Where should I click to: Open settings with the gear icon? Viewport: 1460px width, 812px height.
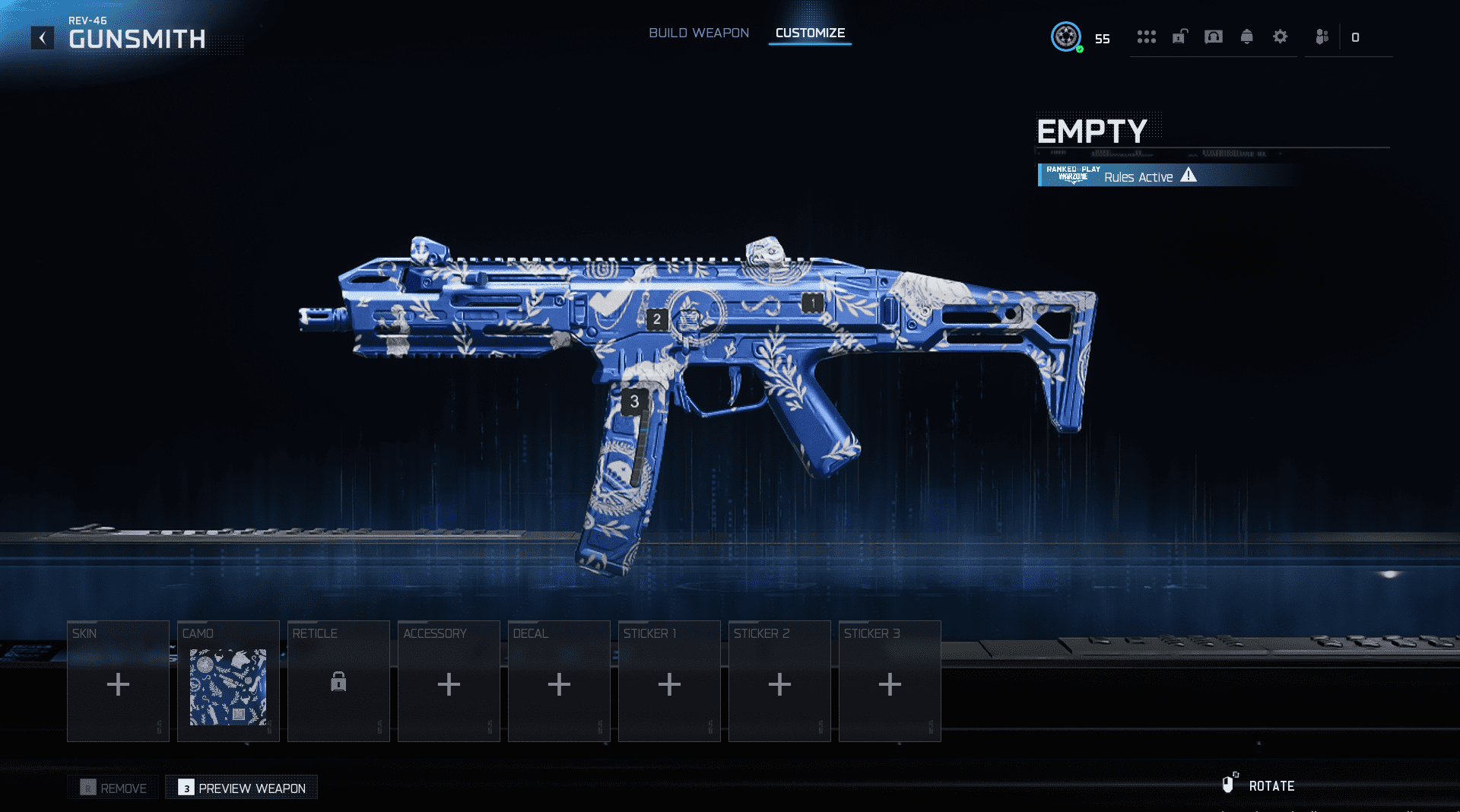pyautogui.click(x=1281, y=36)
